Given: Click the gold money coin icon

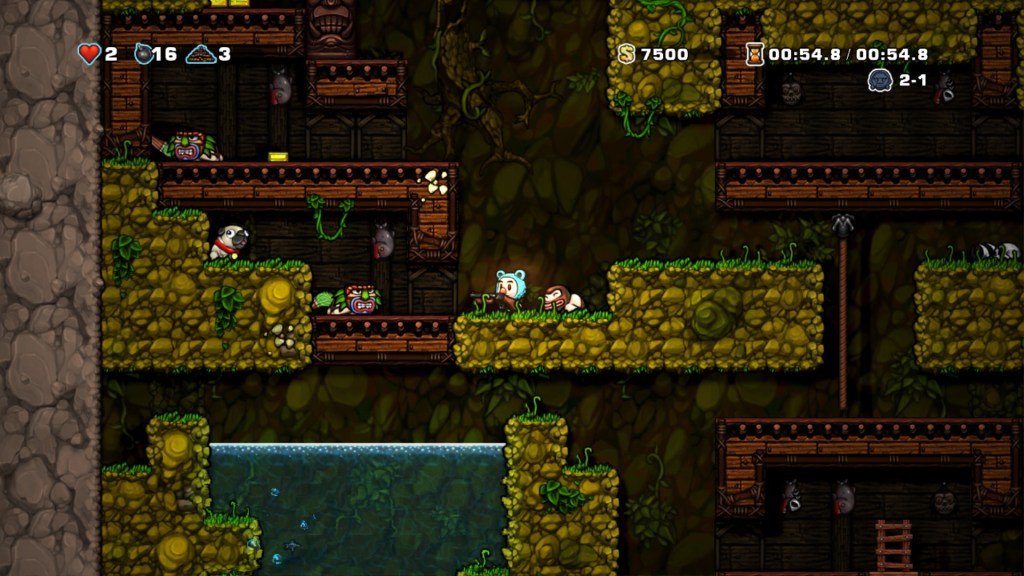Looking at the screenshot, I should [627, 54].
